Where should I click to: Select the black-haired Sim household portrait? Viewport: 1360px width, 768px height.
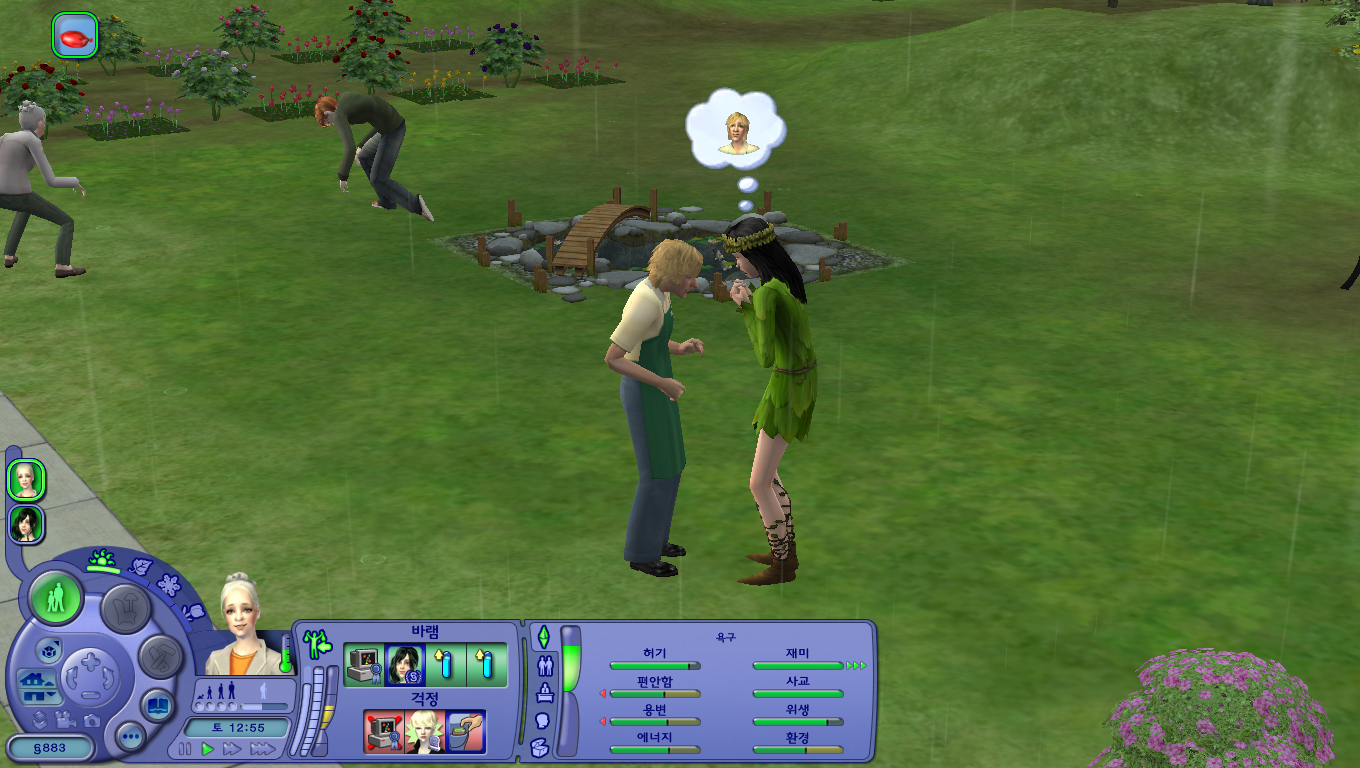[27, 524]
